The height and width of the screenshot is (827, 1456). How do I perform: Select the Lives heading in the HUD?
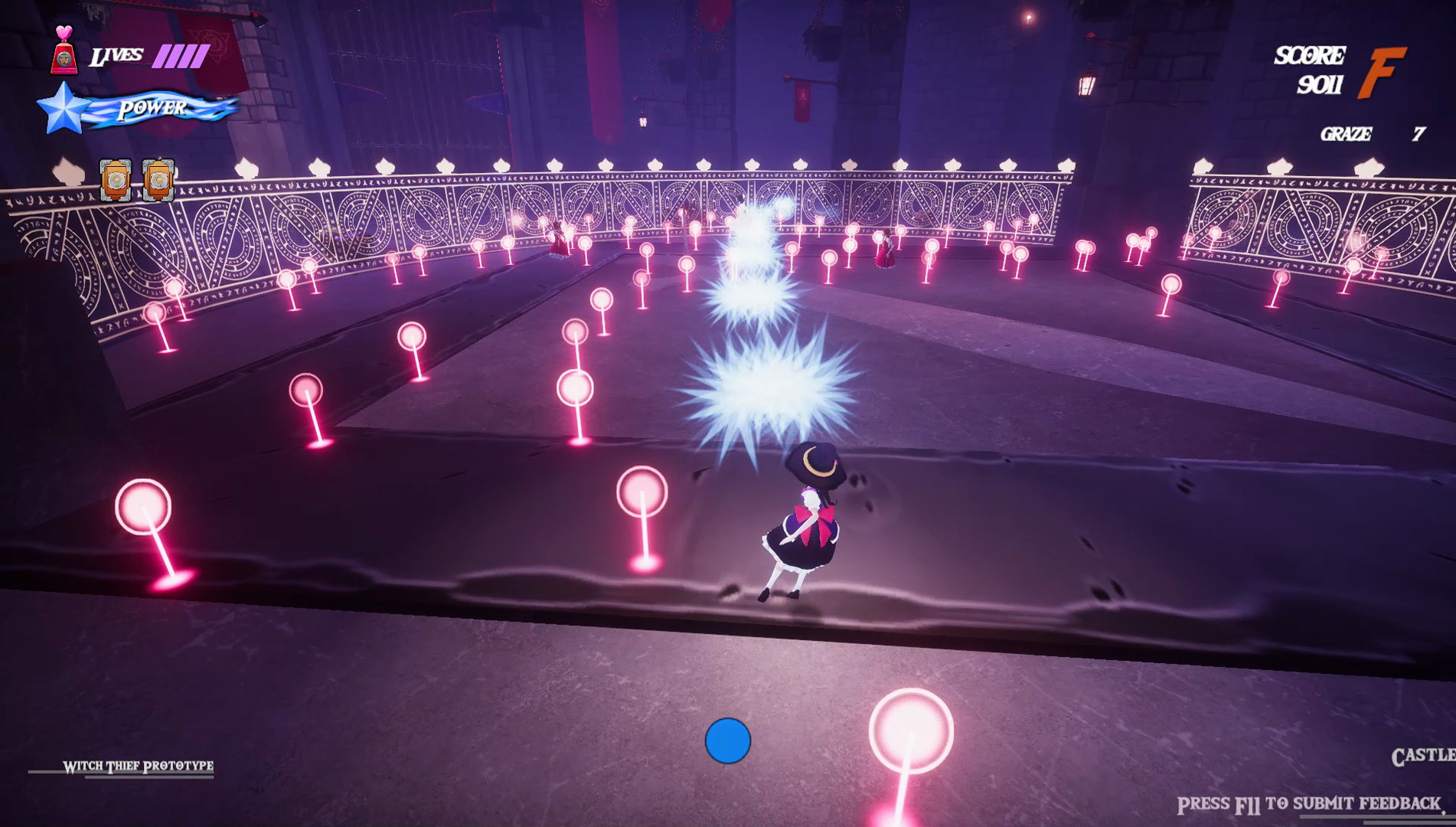pos(116,54)
